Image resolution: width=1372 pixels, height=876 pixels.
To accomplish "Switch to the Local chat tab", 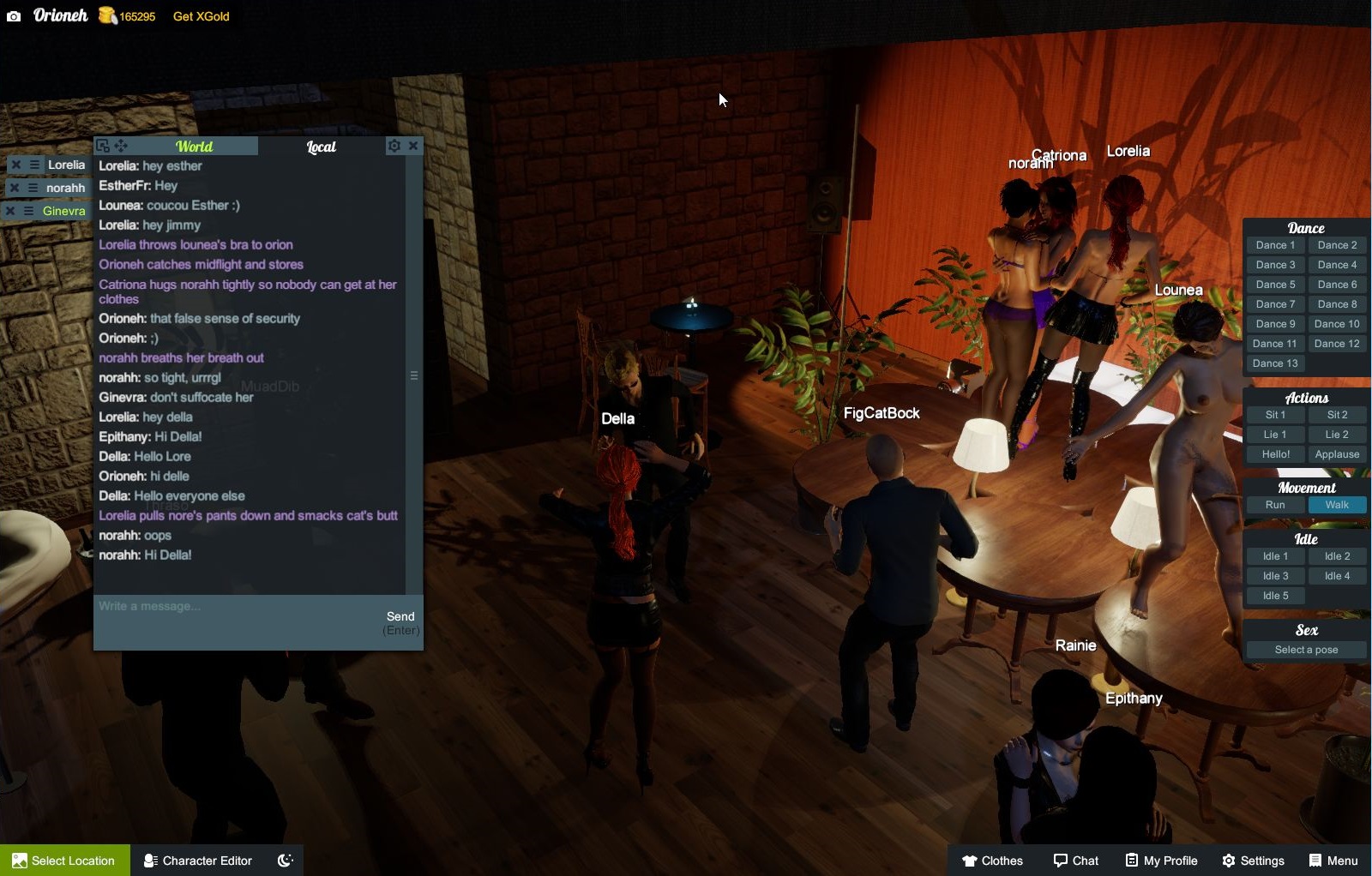I will [321, 146].
